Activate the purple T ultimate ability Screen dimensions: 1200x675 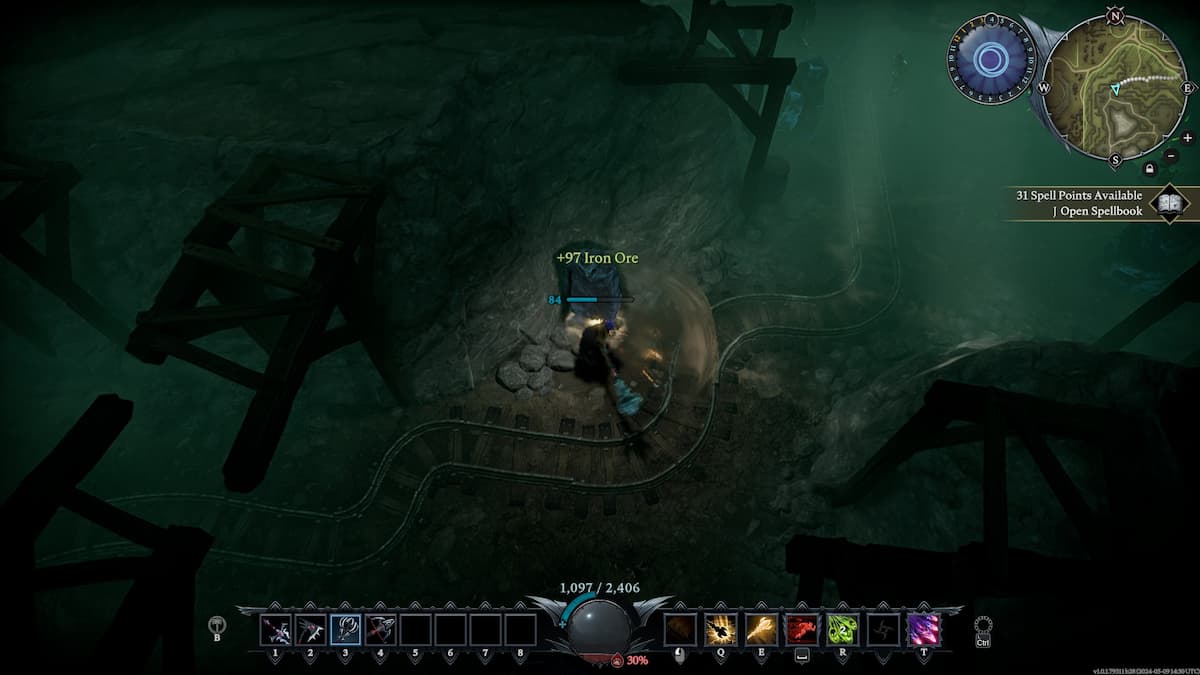click(922, 629)
